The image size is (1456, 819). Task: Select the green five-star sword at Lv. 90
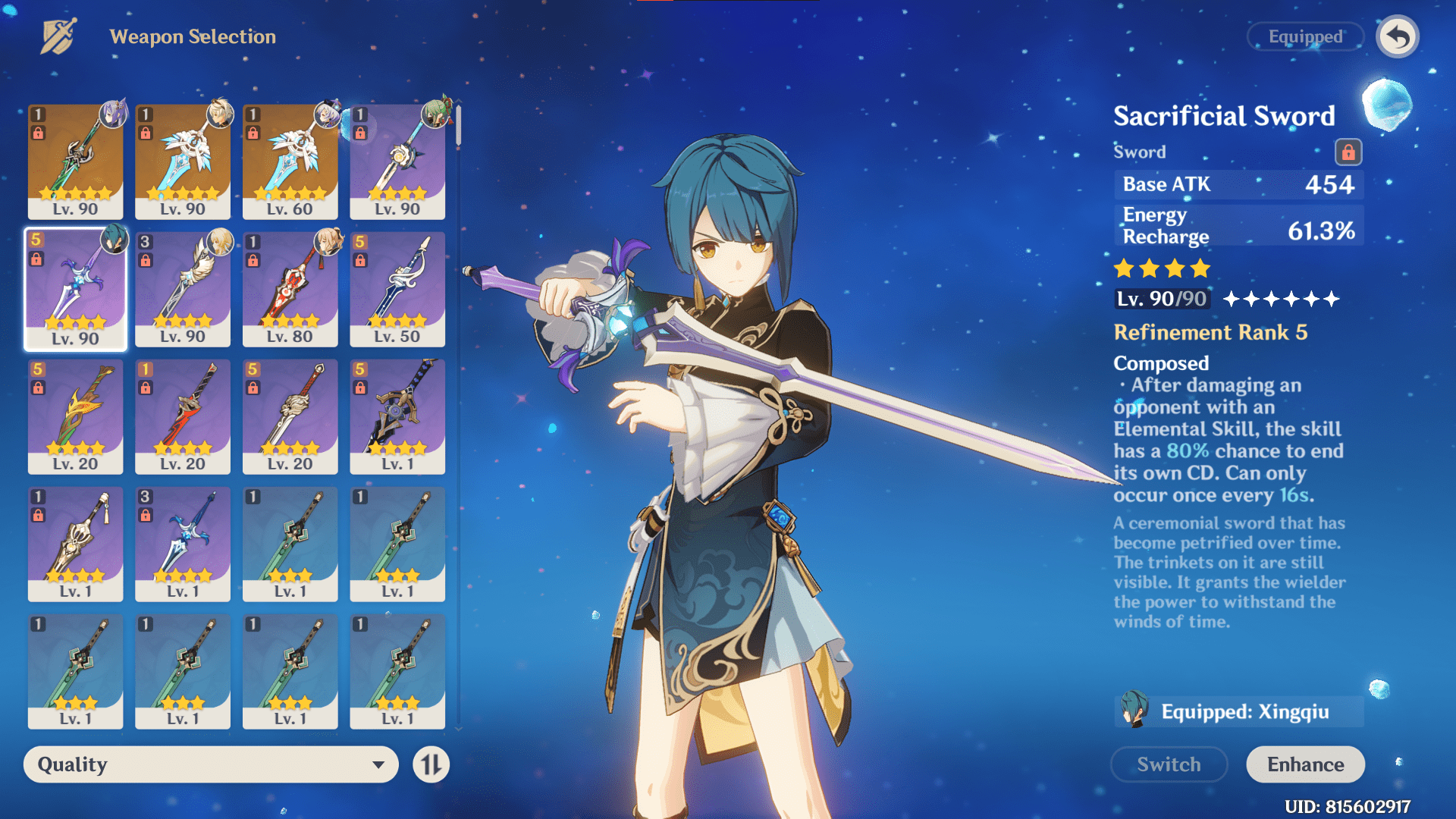(x=75, y=162)
